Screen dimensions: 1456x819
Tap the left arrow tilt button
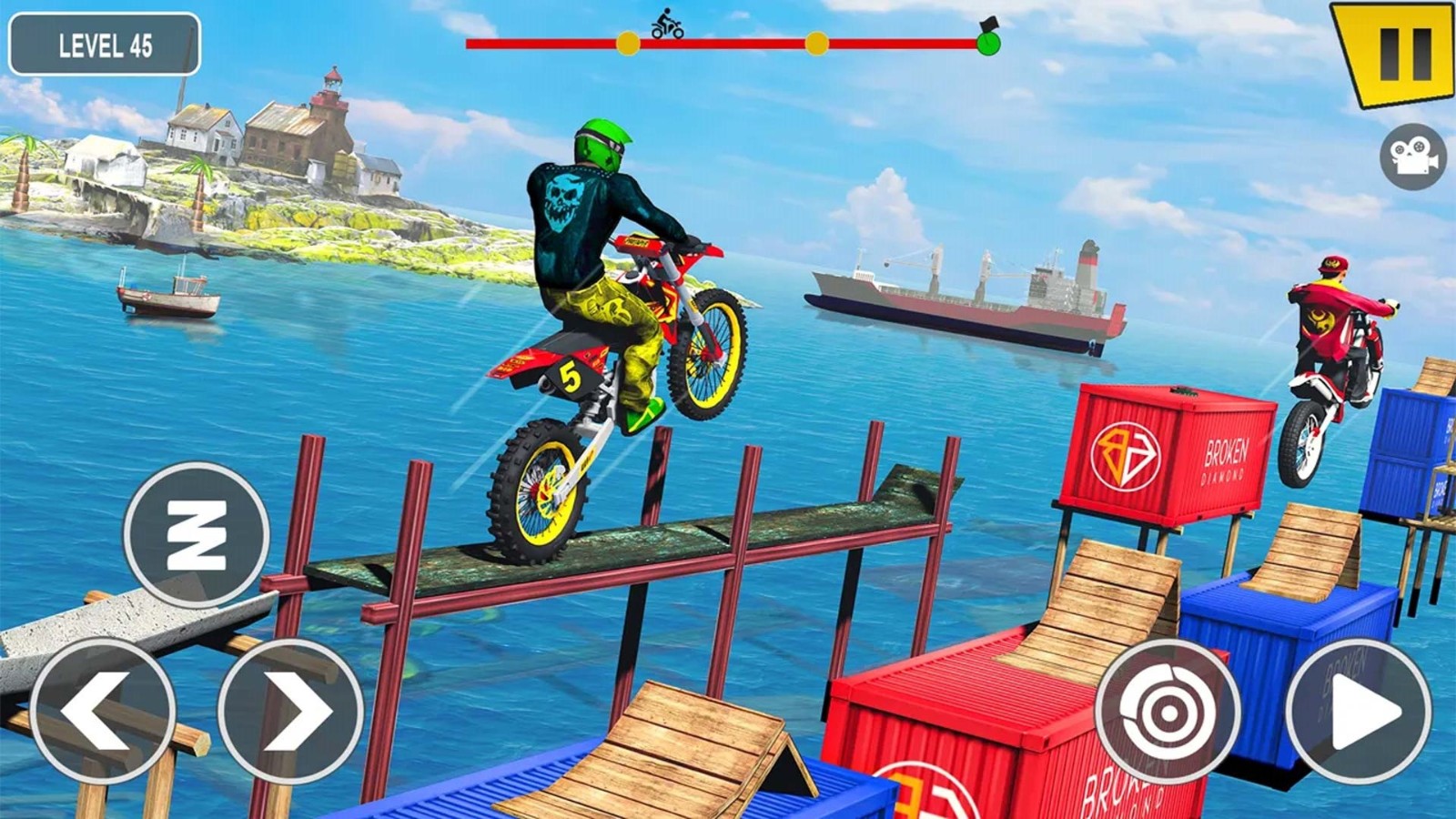pyautogui.click(x=103, y=711)
